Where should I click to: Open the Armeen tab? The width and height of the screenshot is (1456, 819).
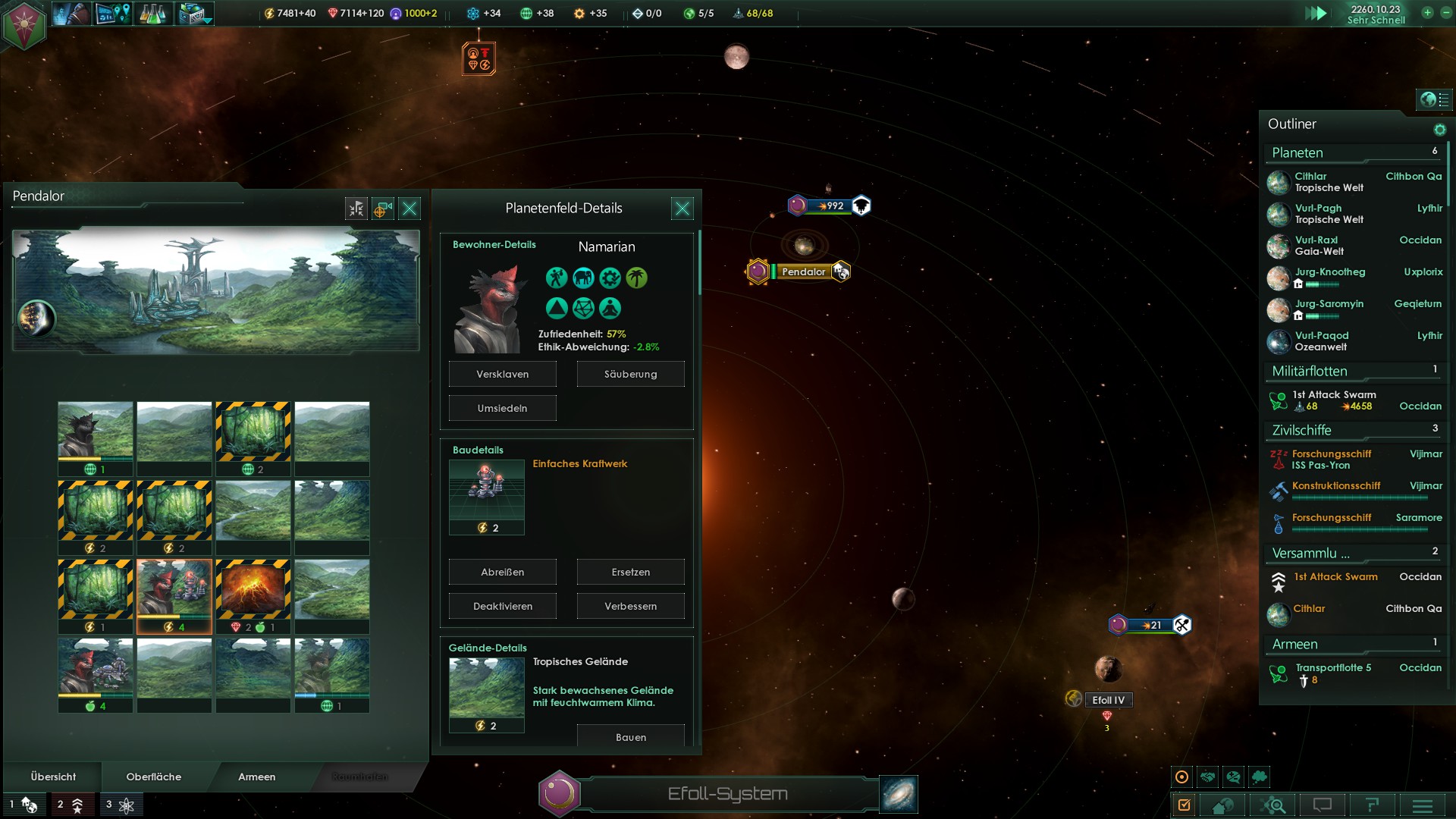(256, 777)
